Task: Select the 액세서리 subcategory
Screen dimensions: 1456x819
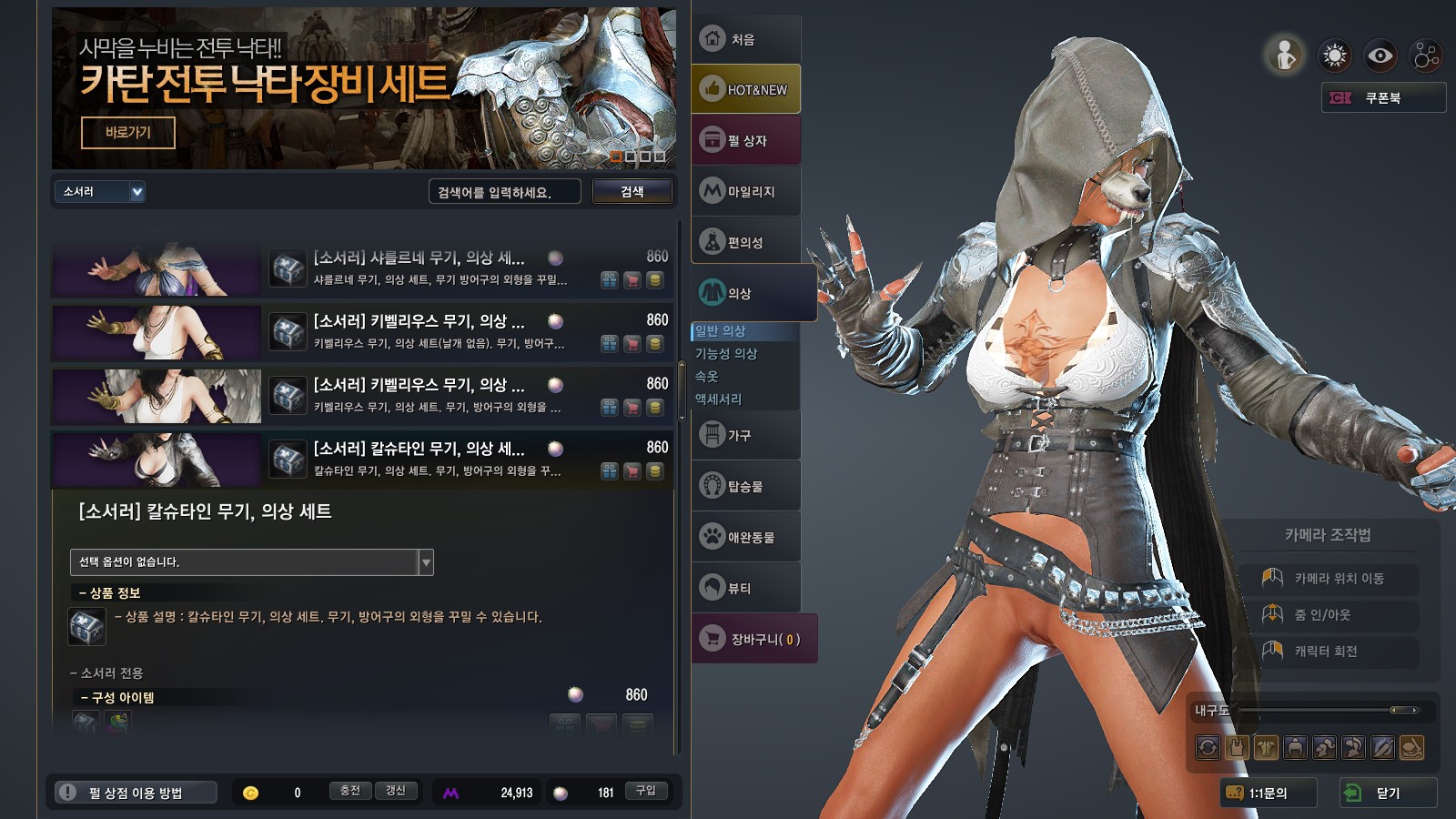Action: (x=719, y=399)
